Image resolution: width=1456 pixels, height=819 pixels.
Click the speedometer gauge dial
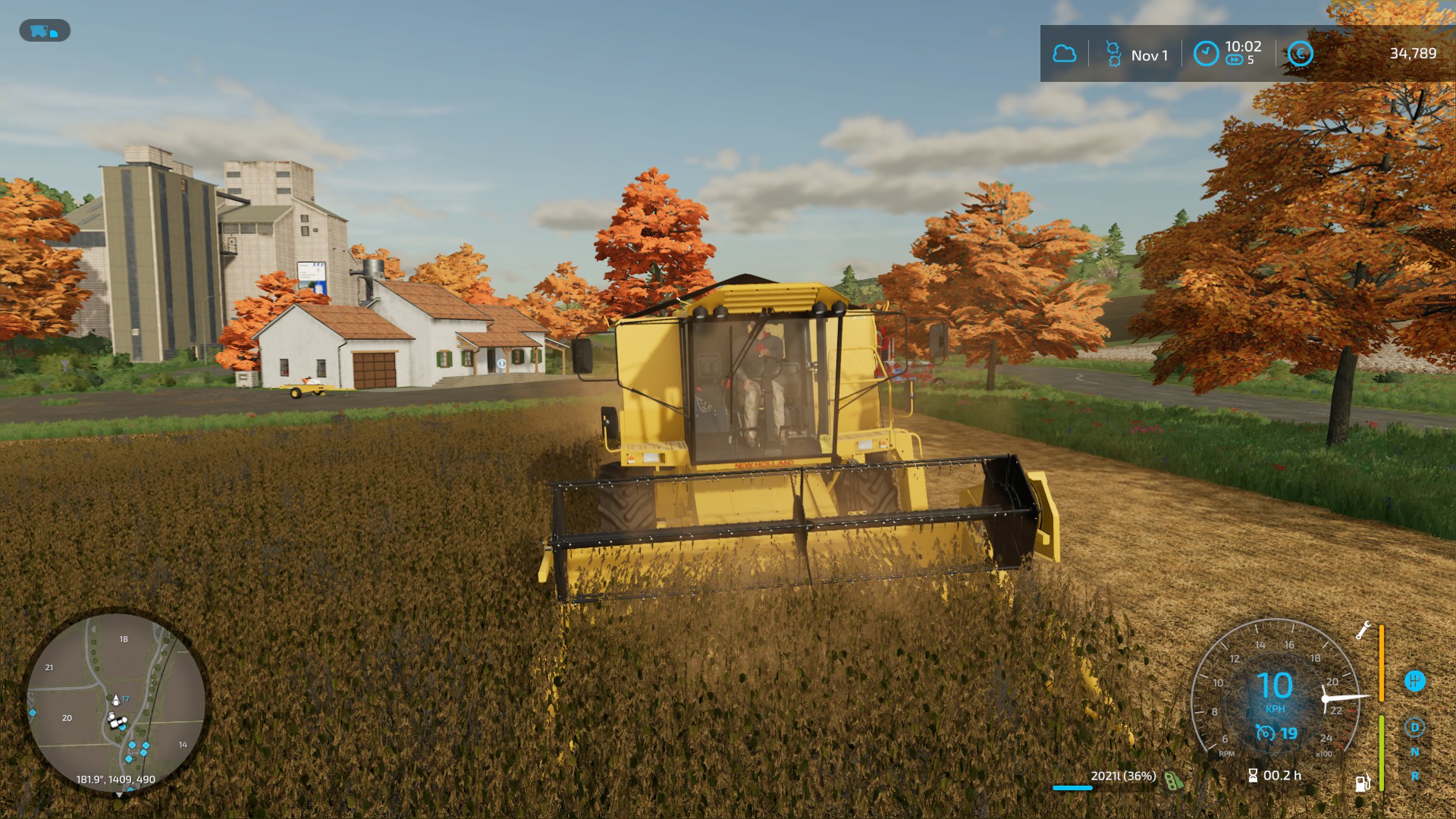tap(1276, 690)
